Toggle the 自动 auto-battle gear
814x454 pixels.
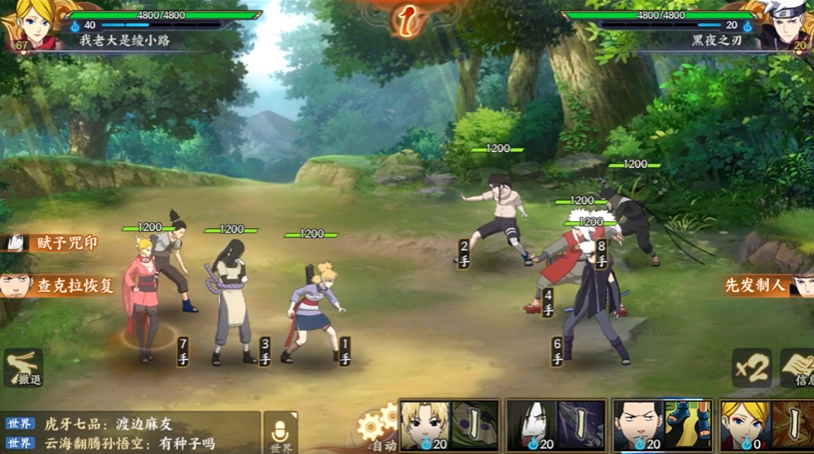point(377,430)
